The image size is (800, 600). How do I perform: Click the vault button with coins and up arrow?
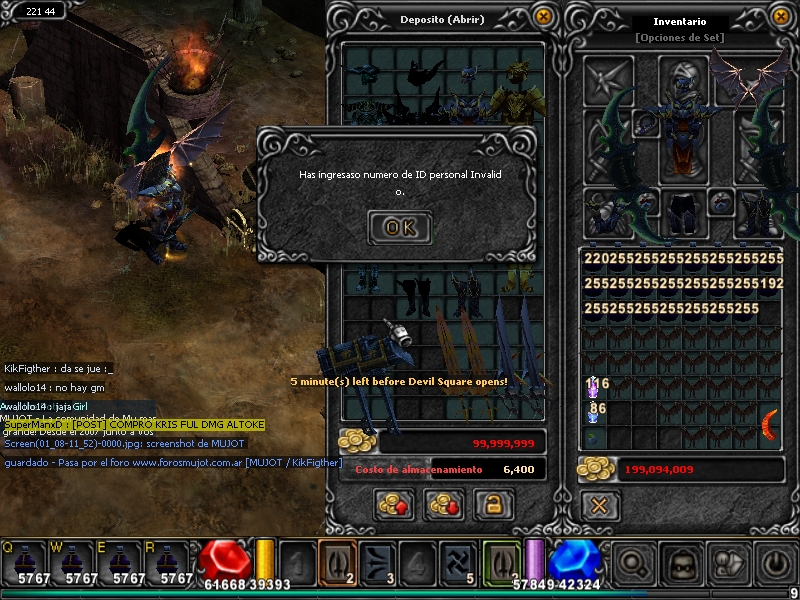(396, 505)
